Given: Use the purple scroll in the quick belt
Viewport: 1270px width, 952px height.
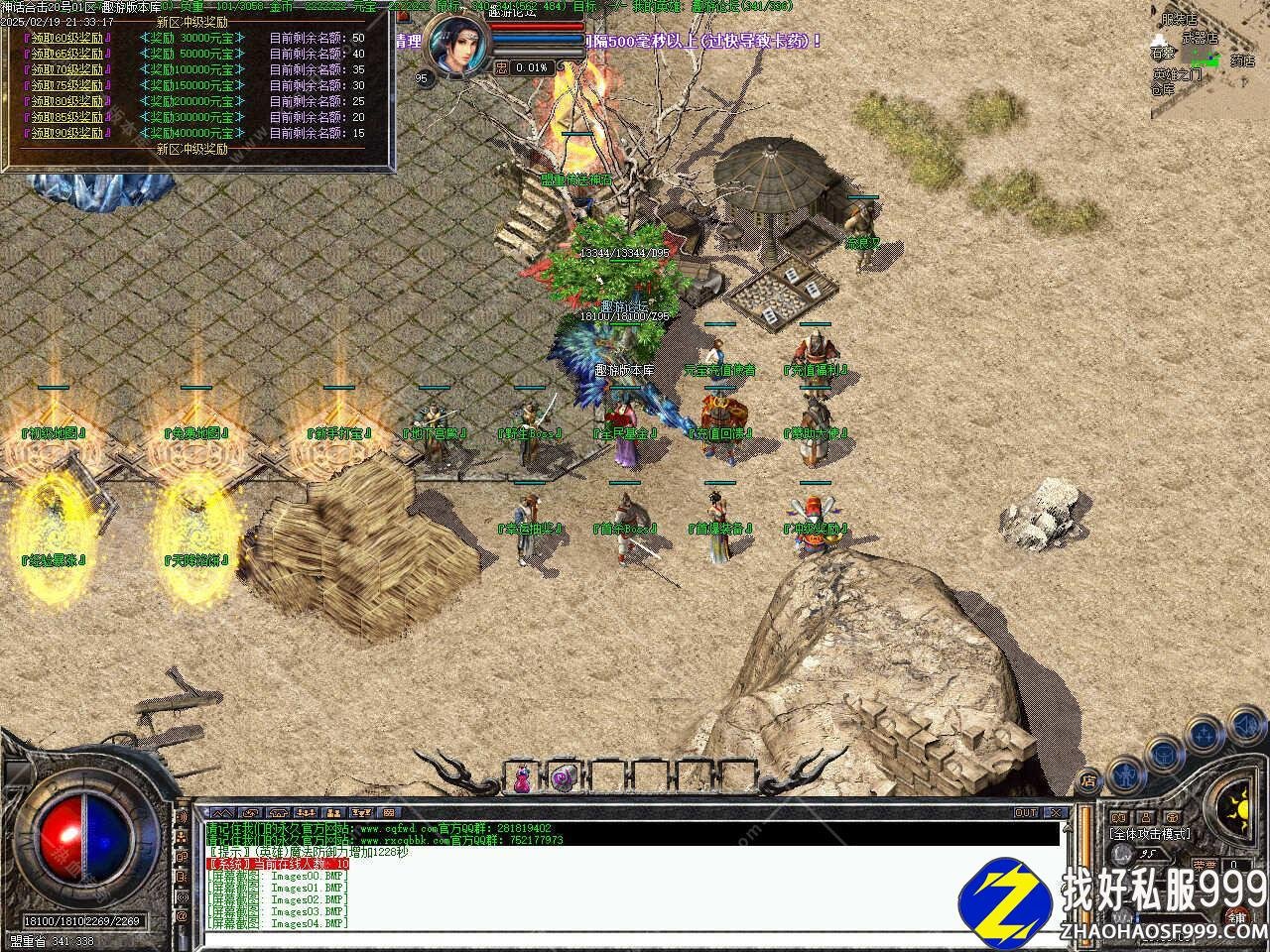Looking at the screenshot, I should pos(563,778).
